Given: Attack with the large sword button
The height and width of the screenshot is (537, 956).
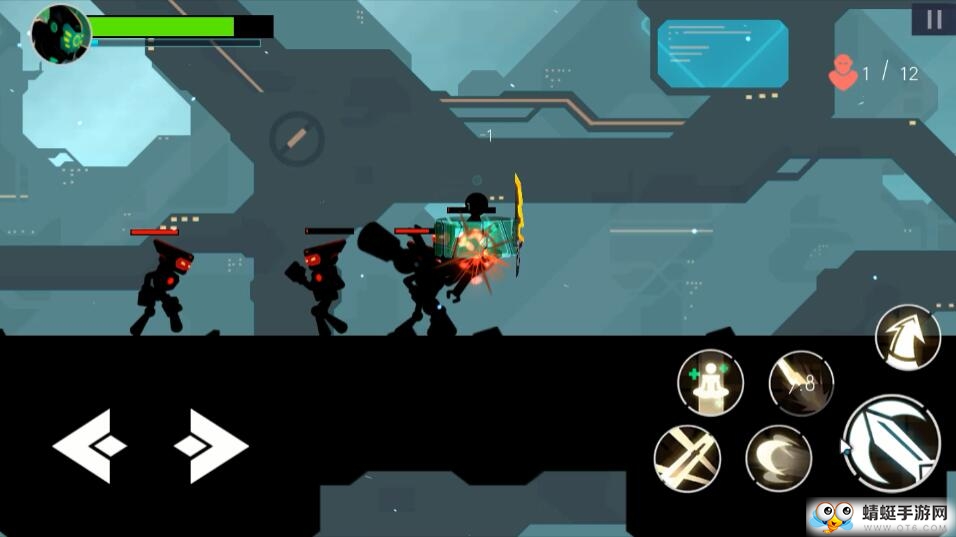Looking at the screenshot, I should (x=891, y=444).
